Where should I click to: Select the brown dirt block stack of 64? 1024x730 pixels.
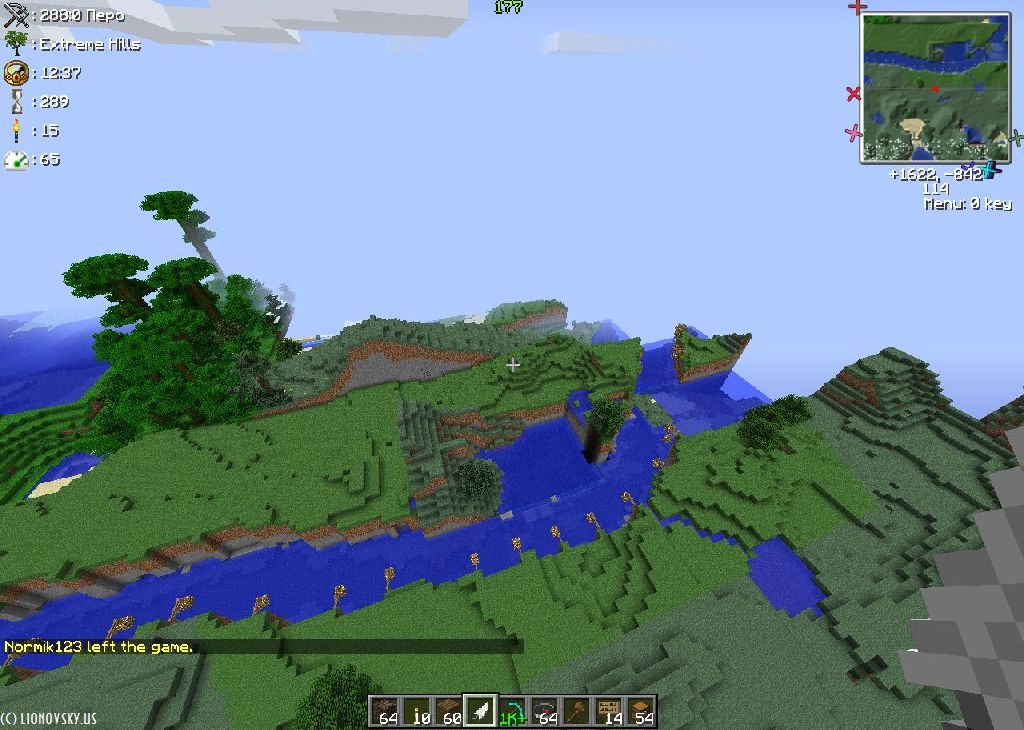click(385, 711)
